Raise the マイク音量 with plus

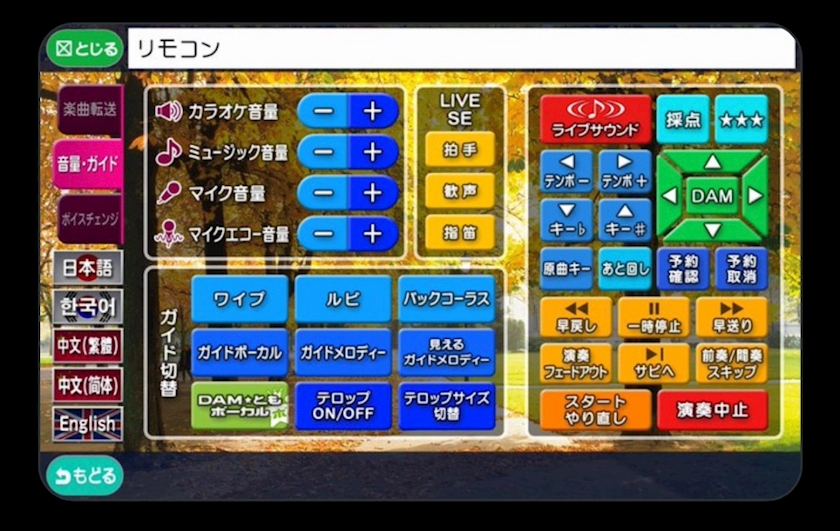point(373,192)
